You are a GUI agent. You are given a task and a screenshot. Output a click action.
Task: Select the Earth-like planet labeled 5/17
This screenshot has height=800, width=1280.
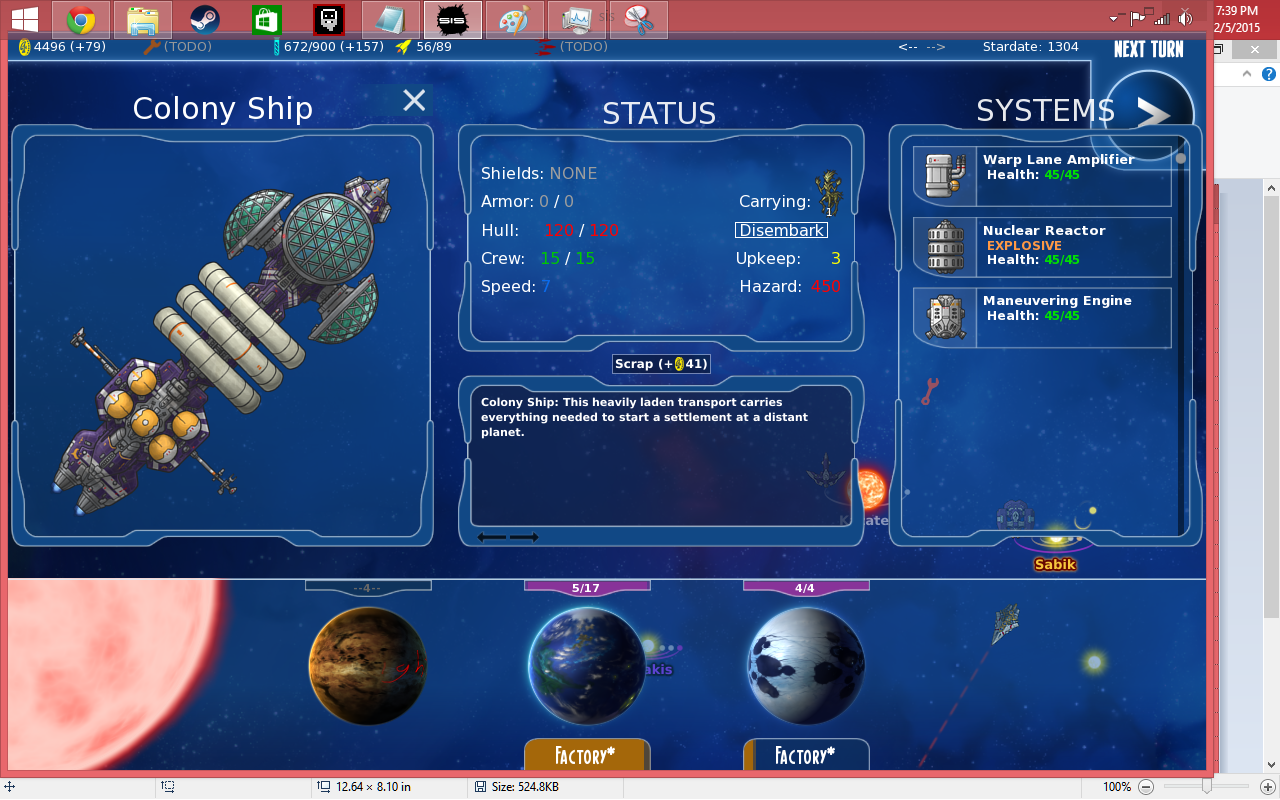586,664
